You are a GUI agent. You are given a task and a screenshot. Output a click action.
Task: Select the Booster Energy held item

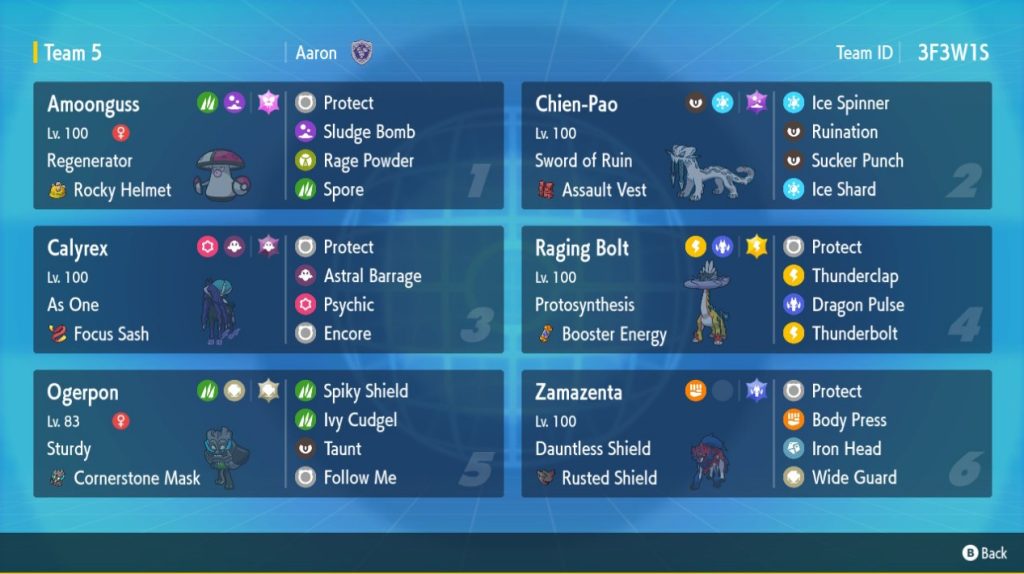point(613,335)
